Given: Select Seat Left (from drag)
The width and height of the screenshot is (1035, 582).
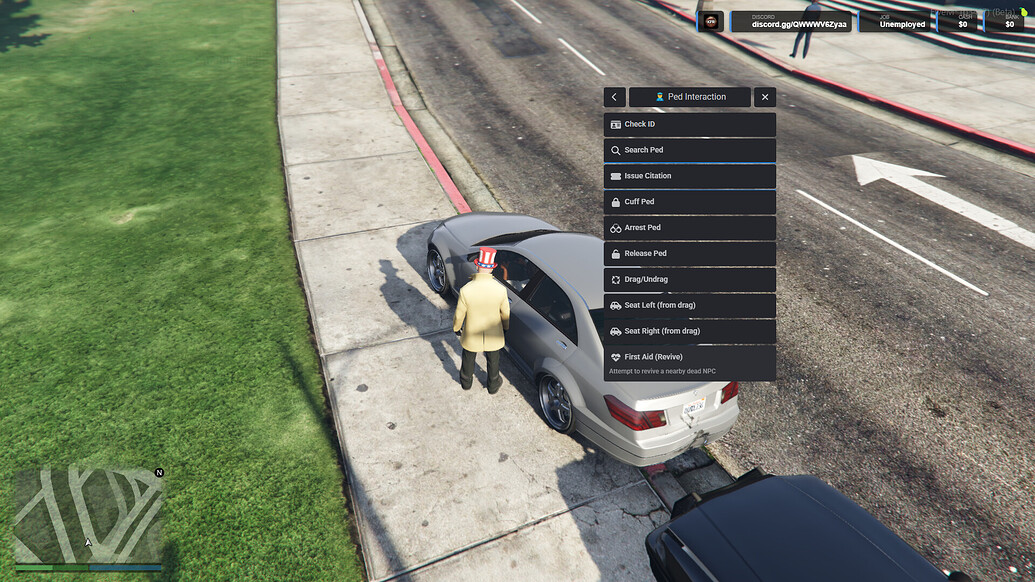Looking at the screenshot, I should pyautogui.click(x=689, y=305).
